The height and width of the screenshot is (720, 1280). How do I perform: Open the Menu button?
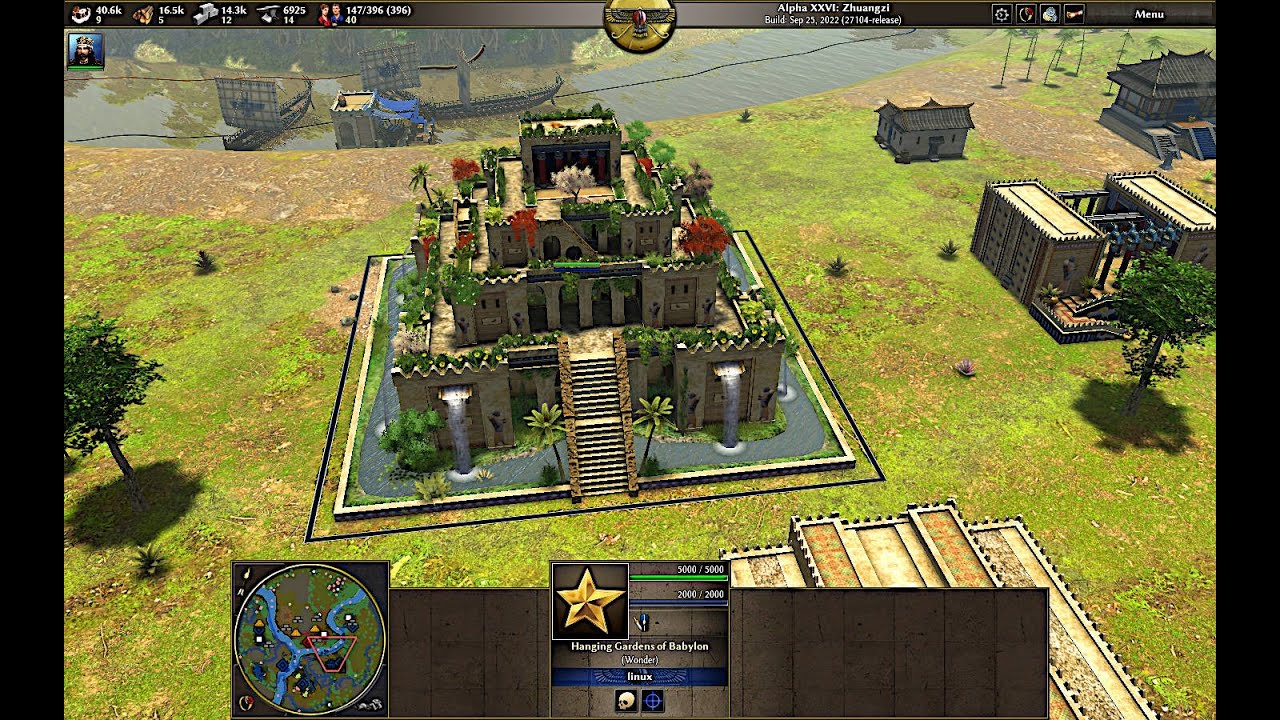pyautogui.click(x=1149, y=14)
